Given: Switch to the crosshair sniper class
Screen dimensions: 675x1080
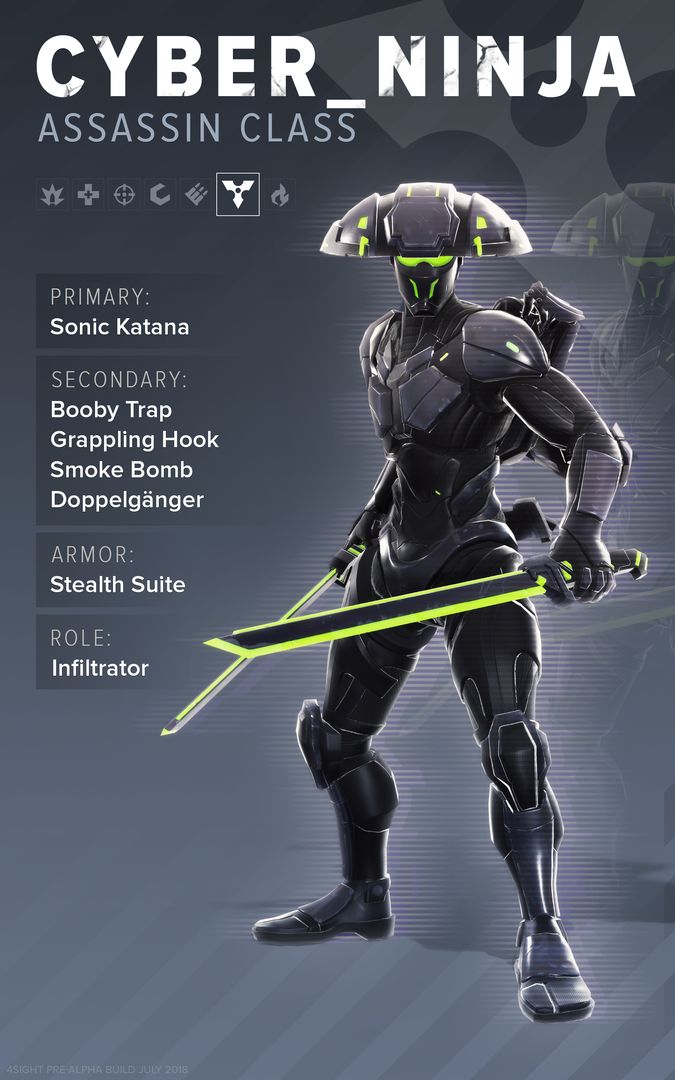Looking at the screenshot, I should coord(125,195).
